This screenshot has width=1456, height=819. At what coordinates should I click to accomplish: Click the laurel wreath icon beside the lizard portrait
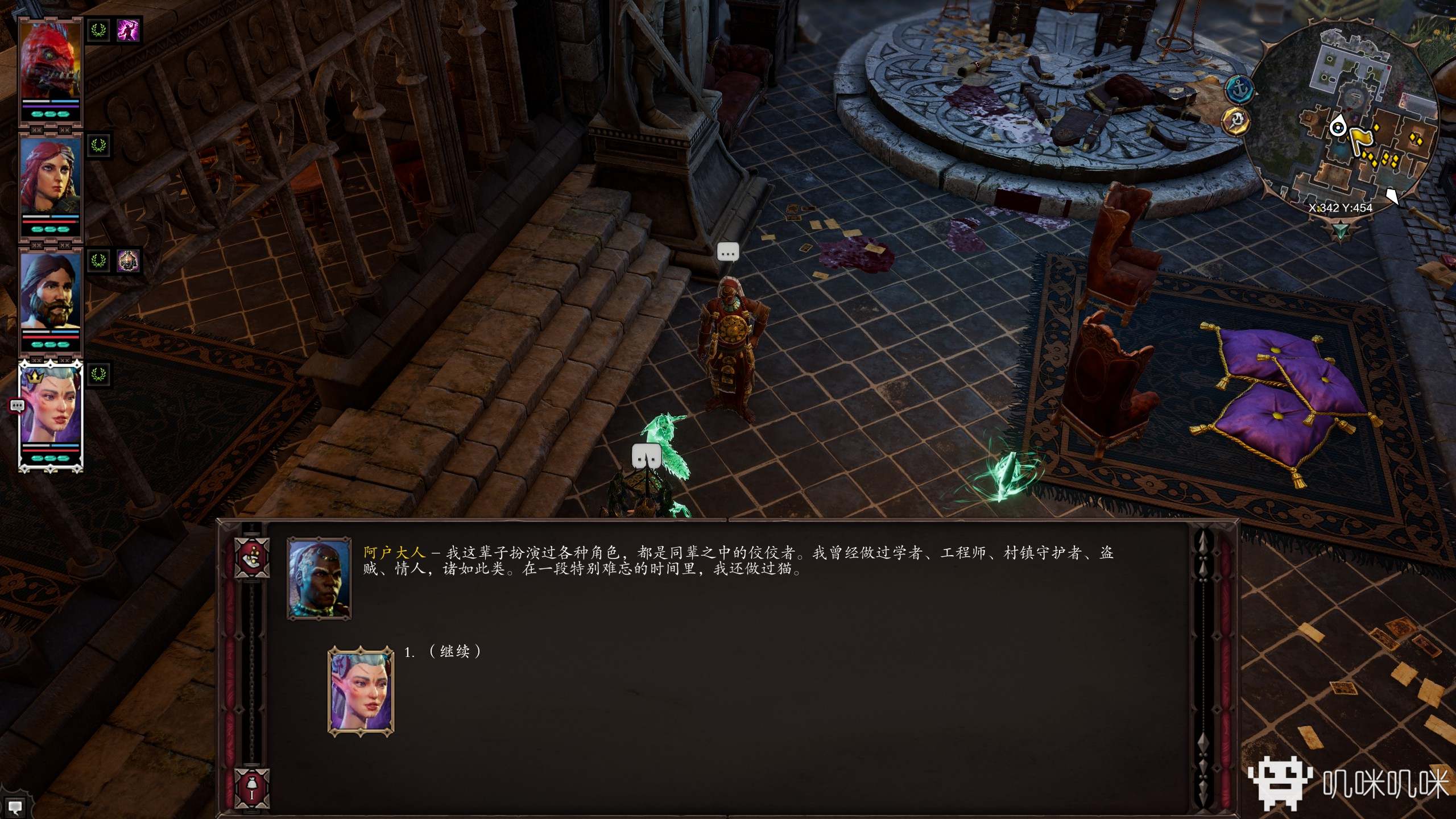coord(99,30)
